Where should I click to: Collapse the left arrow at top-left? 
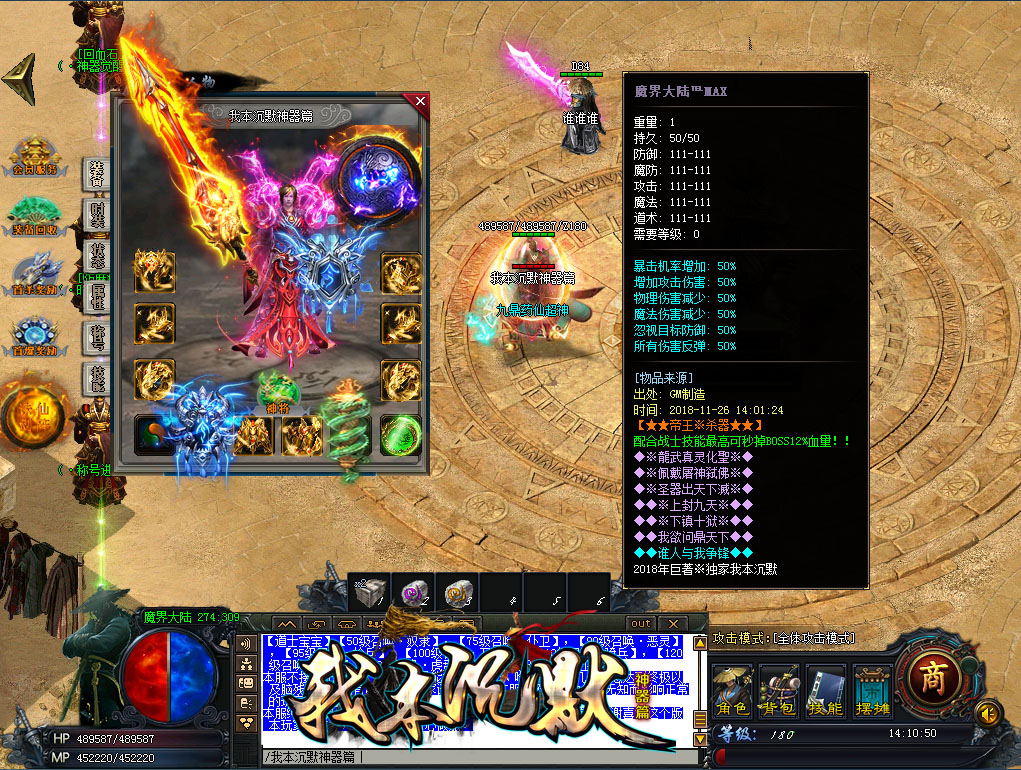pos(18,74)
